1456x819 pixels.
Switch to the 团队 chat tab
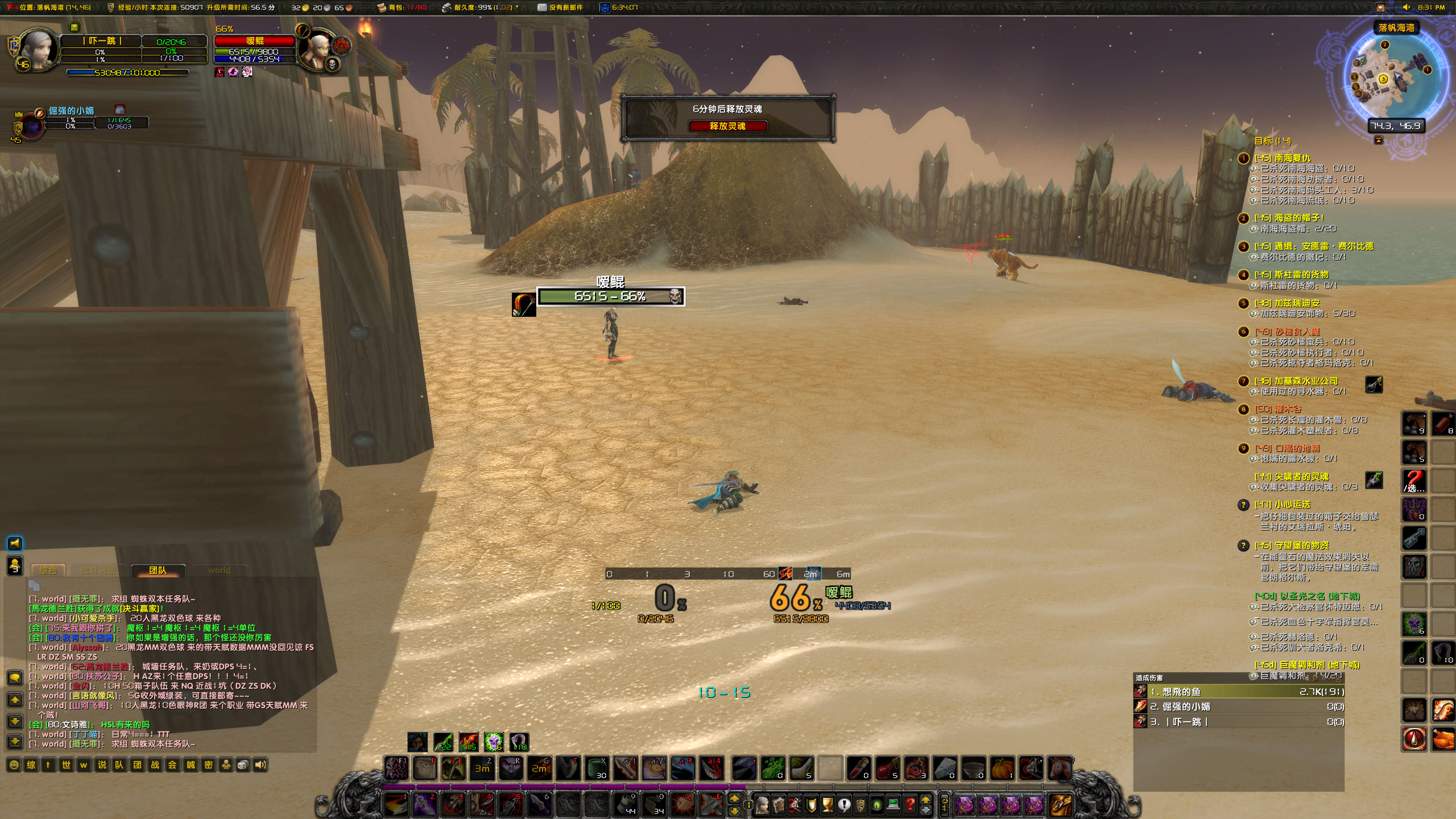pos(158,570)
